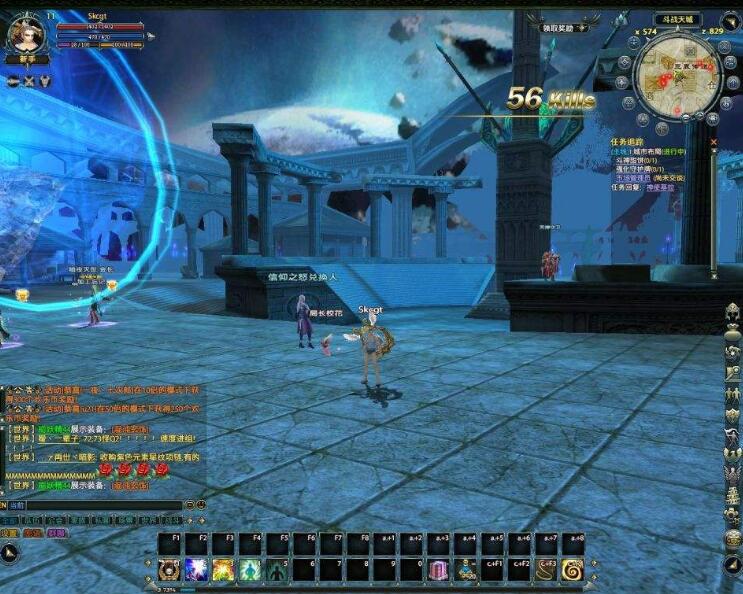The image size is (743, 594).
Task: Close the quest tracker with the red X
Action: pyautogui.click(x=713, y=143)
